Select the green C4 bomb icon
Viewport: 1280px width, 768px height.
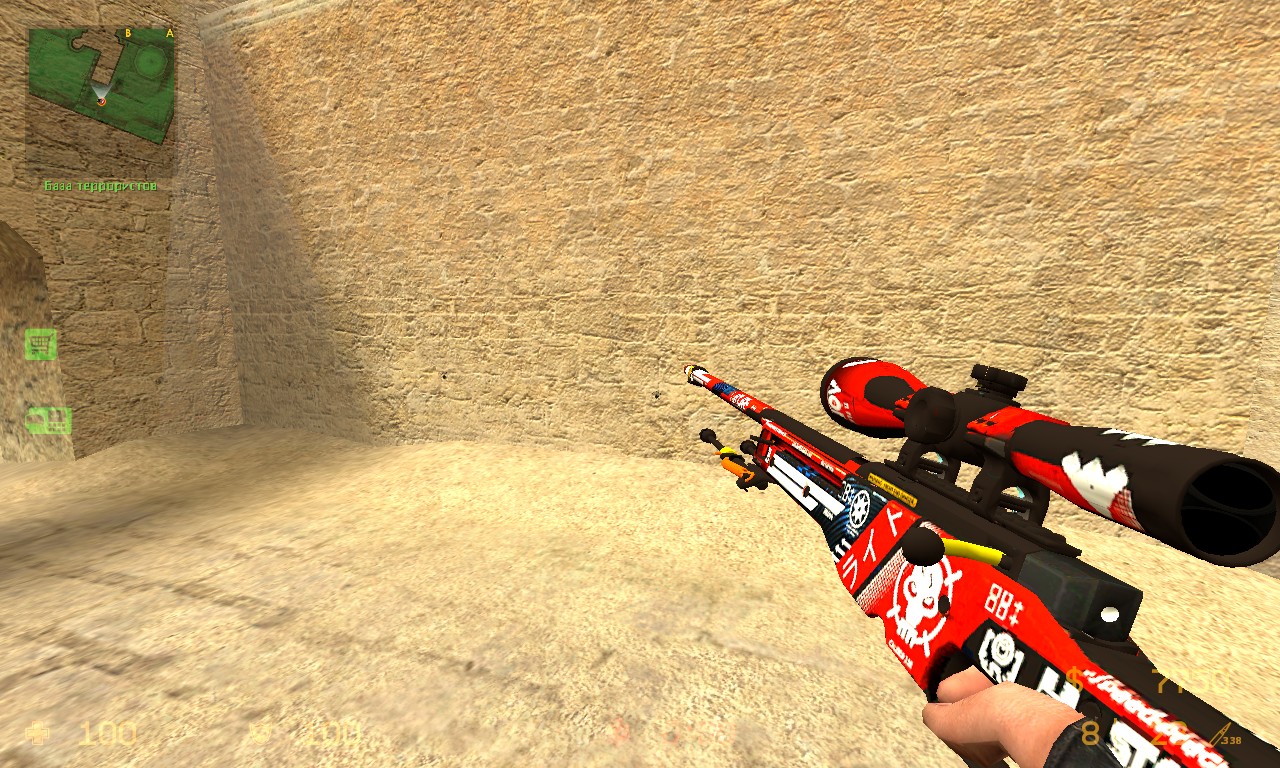(x=48, y=419)
